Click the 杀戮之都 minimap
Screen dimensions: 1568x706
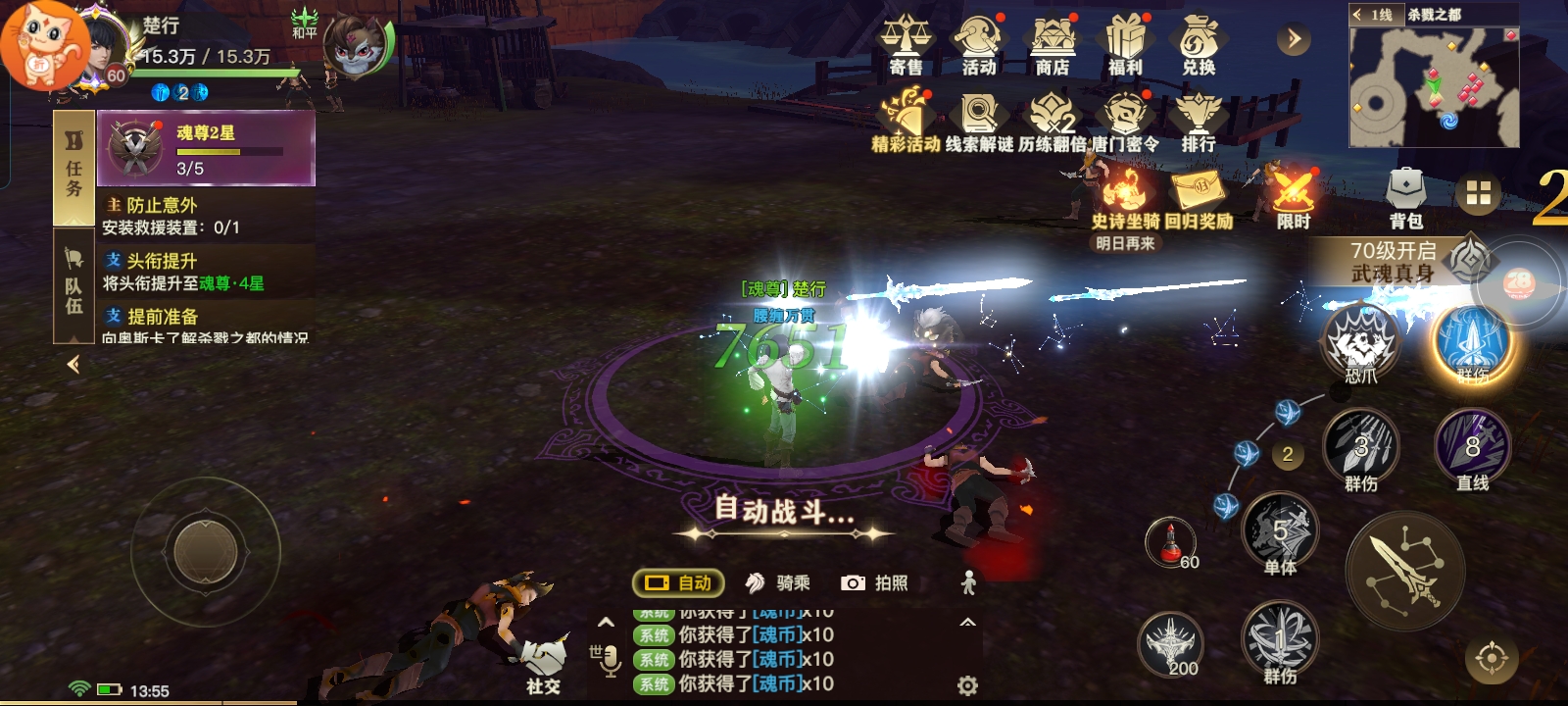coord(1433,88)
